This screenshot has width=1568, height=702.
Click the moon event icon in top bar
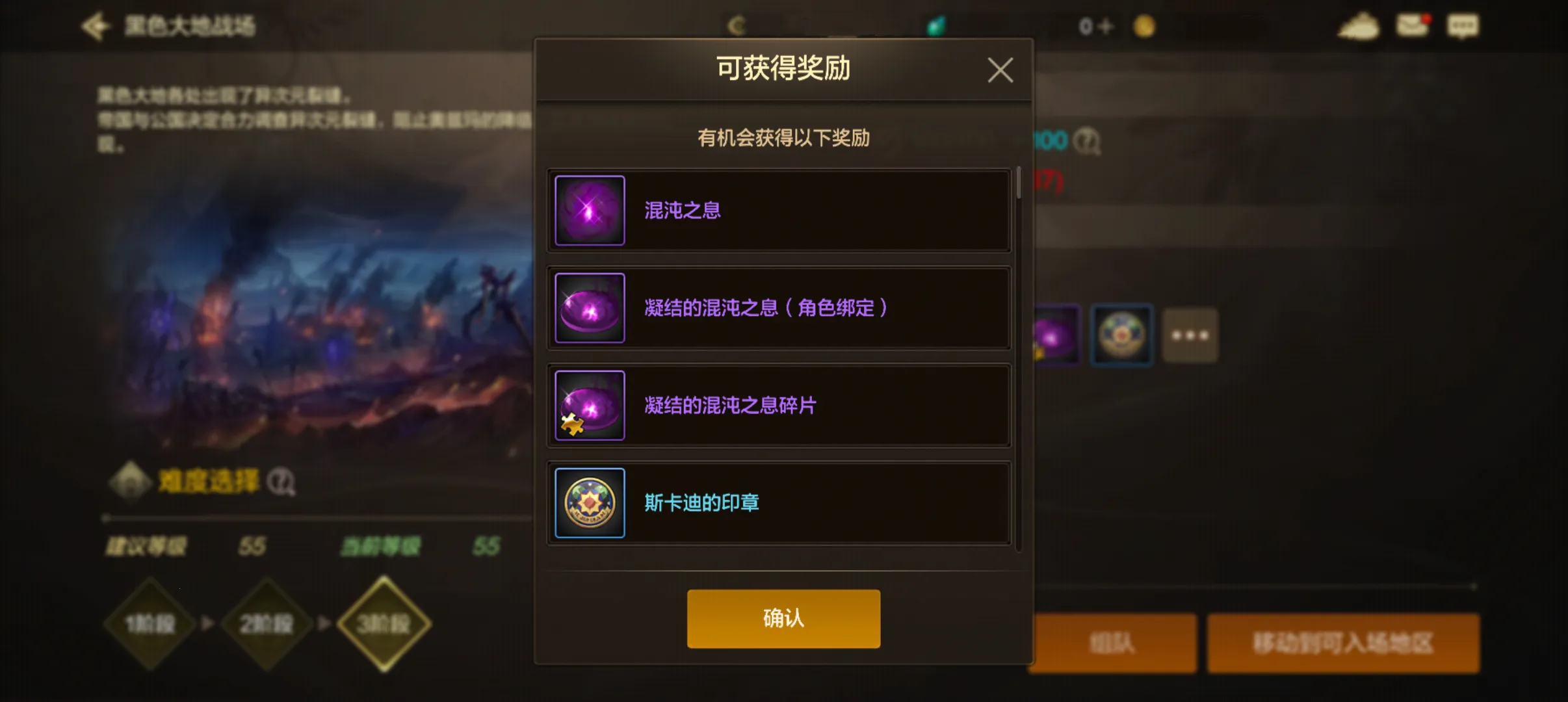[735, 25]
